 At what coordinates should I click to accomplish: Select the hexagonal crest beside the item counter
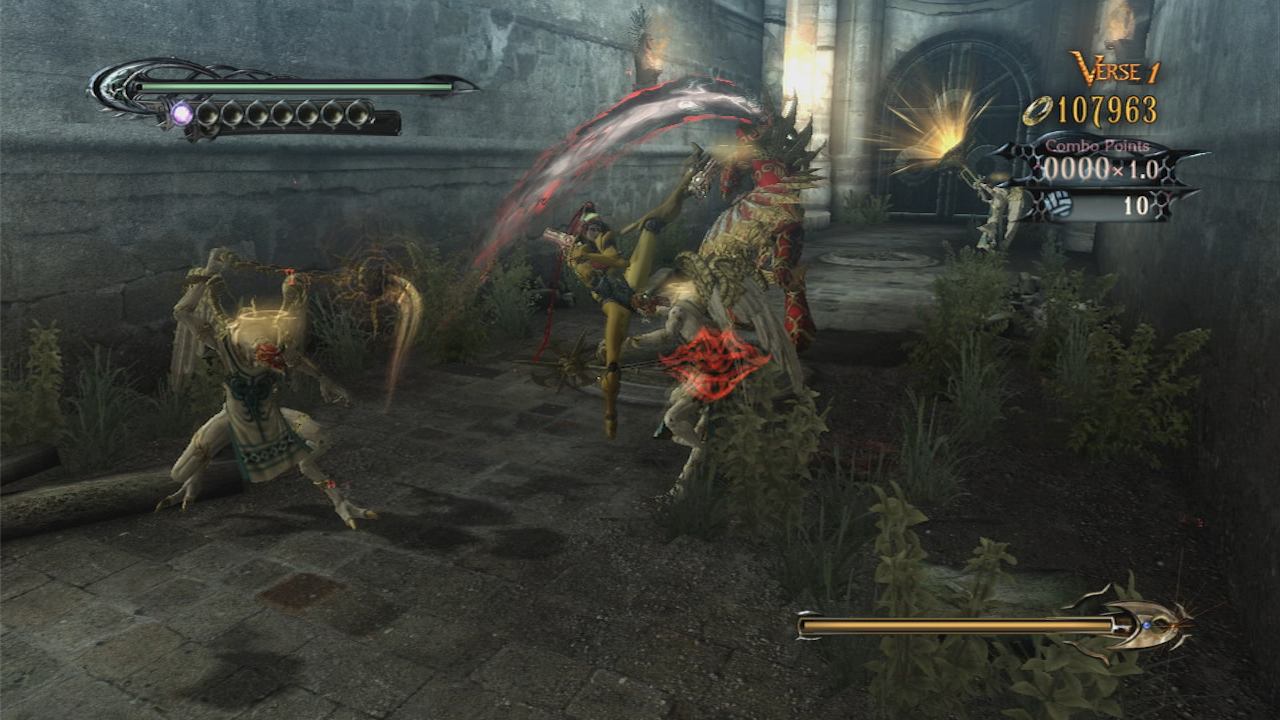click(1162, 202)
